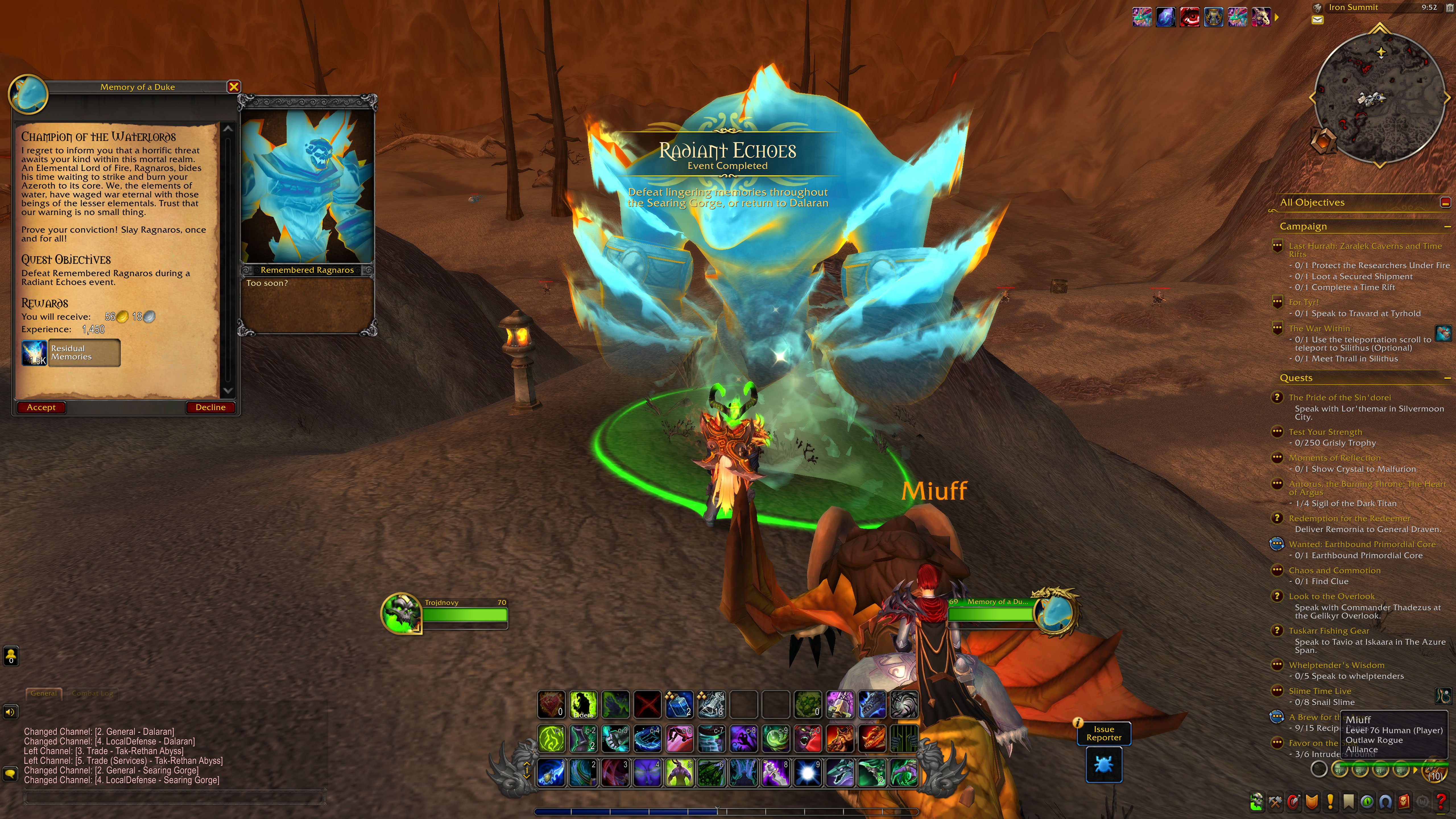The width and height of the screenshot is (1456, 819).
Task: Close the Memory of a Duke window
Action: [233, 86]
